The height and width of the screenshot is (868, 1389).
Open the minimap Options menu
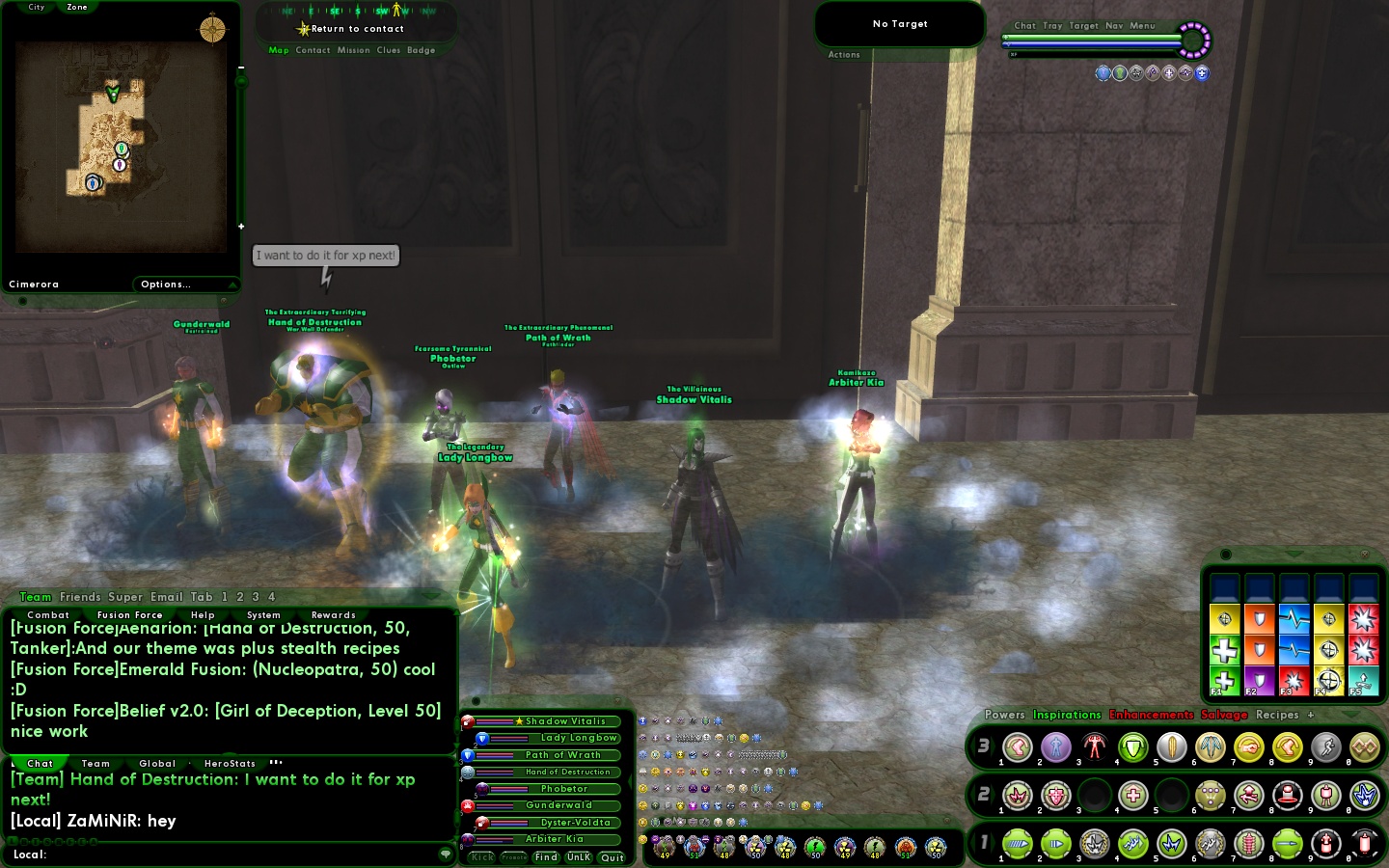coord(166,285)
